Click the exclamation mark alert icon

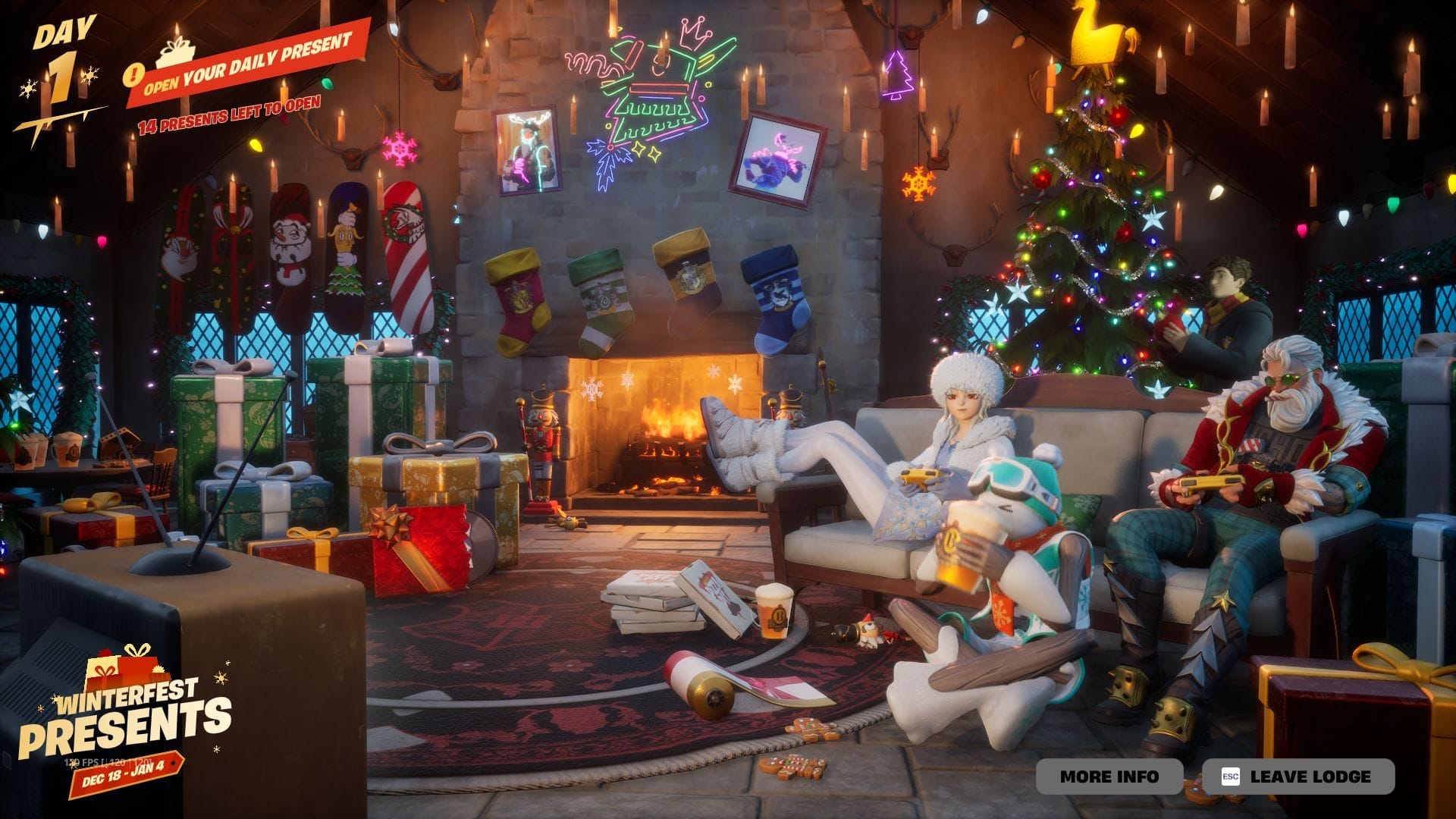point(135,74)
